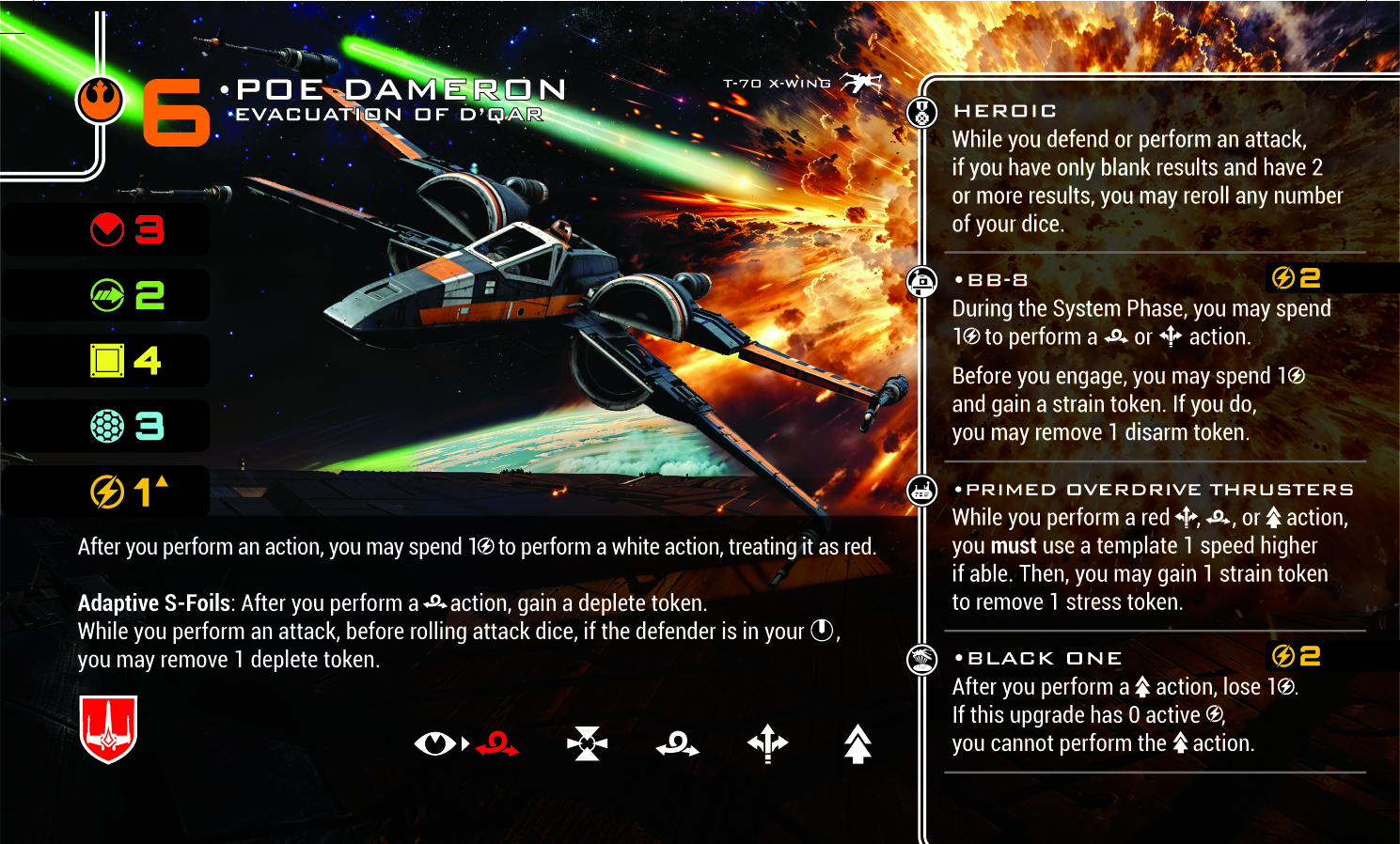The image size is (1400, 844).
Task: Click the T-70 X-Wing ship silhouette icon
Action: coord(860,84)
